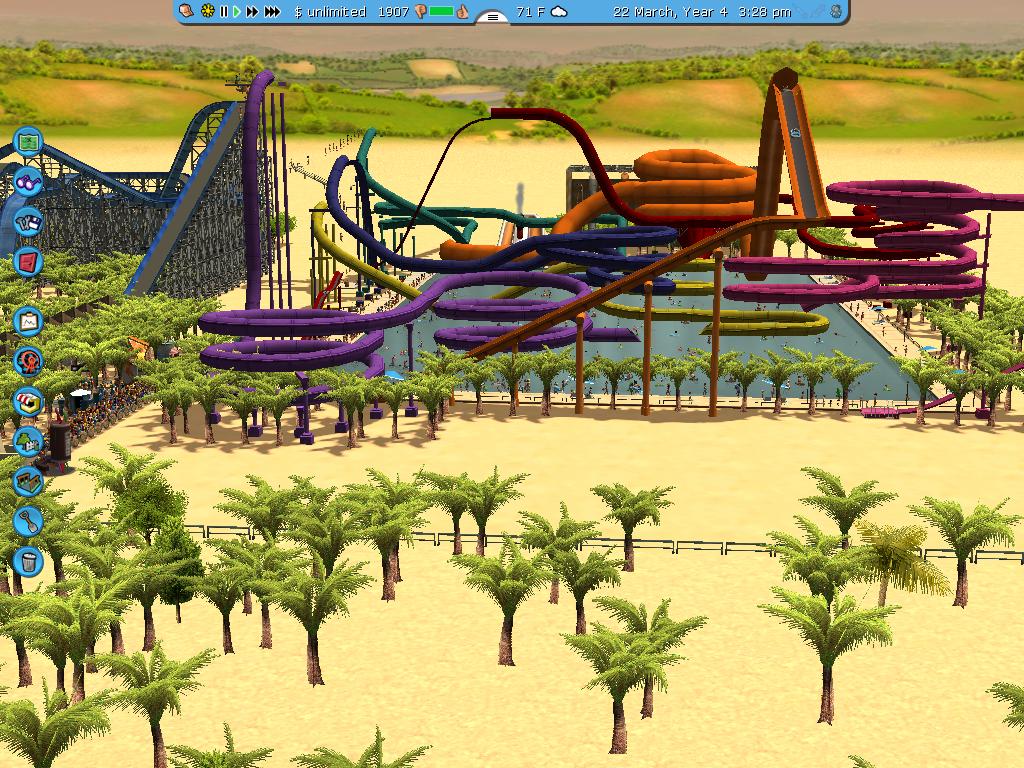Open the park map icon
This screenshot has width=1024, height=768.
28,142
